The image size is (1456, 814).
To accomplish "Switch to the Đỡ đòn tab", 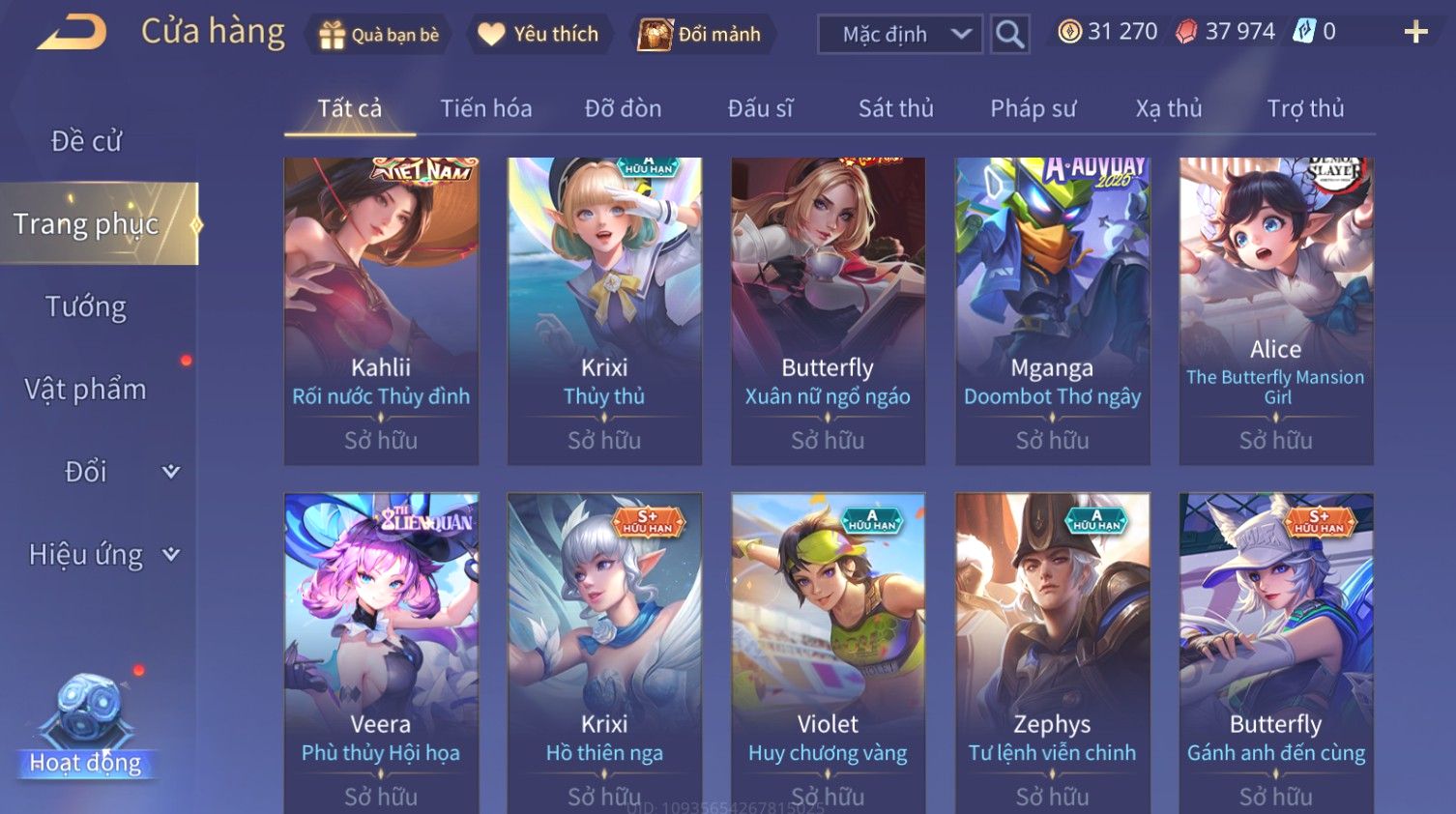I will click(623, 108).
